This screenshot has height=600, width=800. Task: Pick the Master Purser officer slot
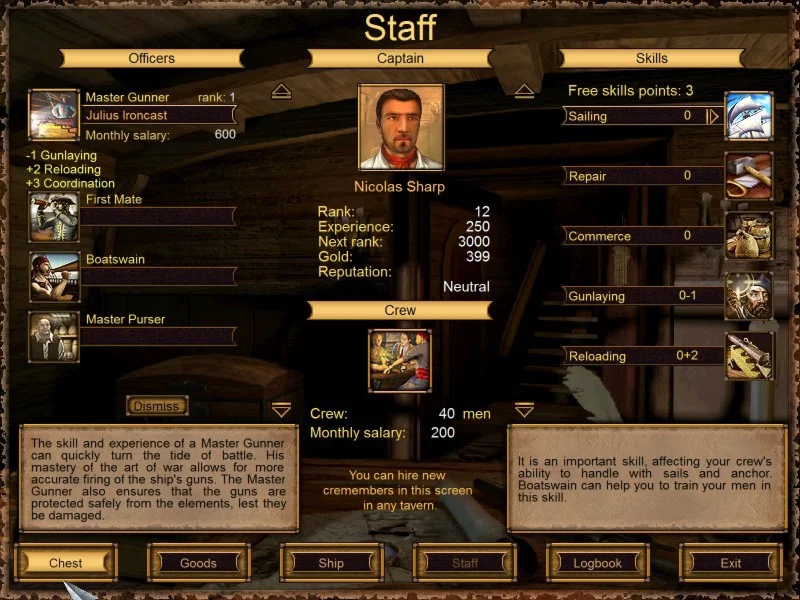[x=54, y=336]
